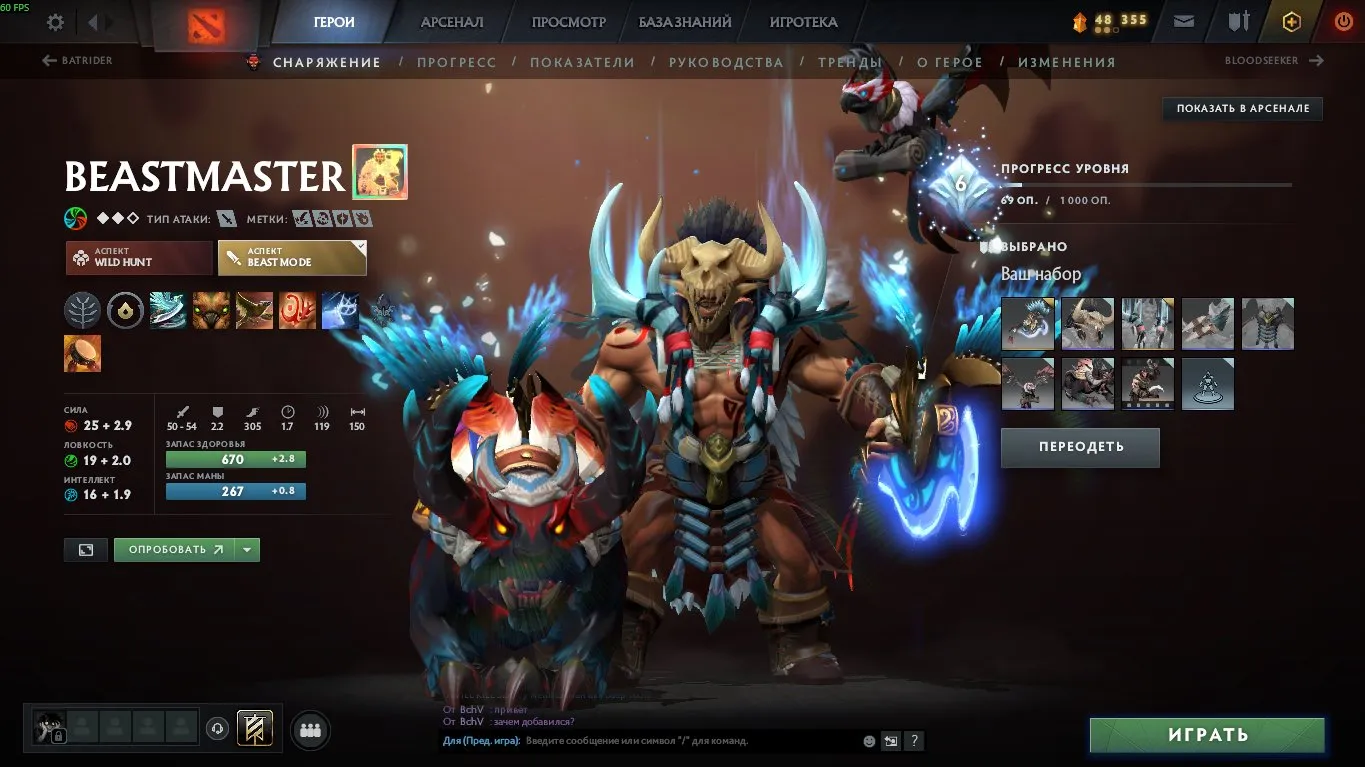Expand the ОПРОБОВАТЬ dropdown arrow
The width and height of the screenshot is (1365, 767).
[x=245, y=549]
